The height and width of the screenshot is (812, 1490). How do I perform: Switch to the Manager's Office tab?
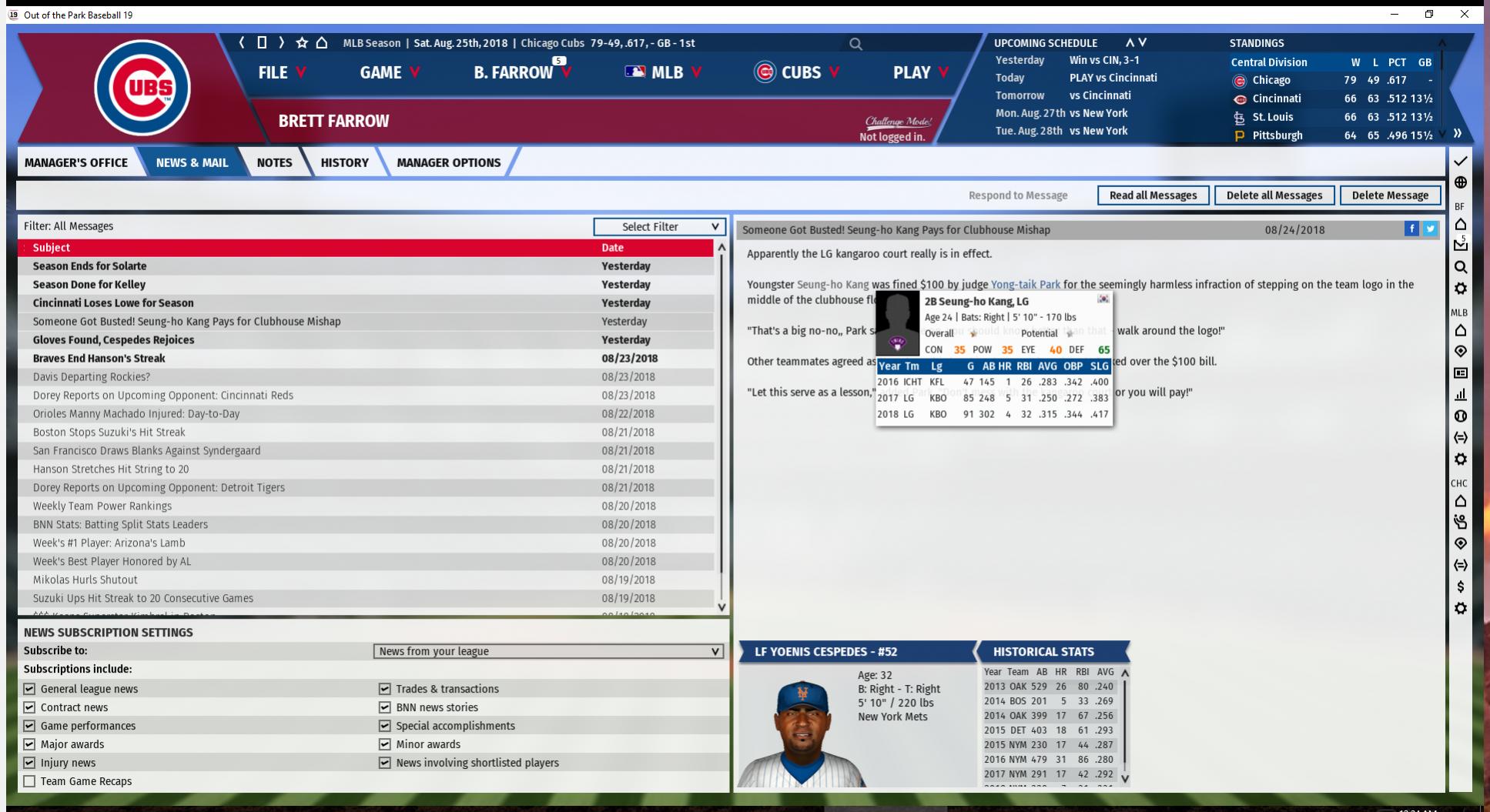click(76, 162)
